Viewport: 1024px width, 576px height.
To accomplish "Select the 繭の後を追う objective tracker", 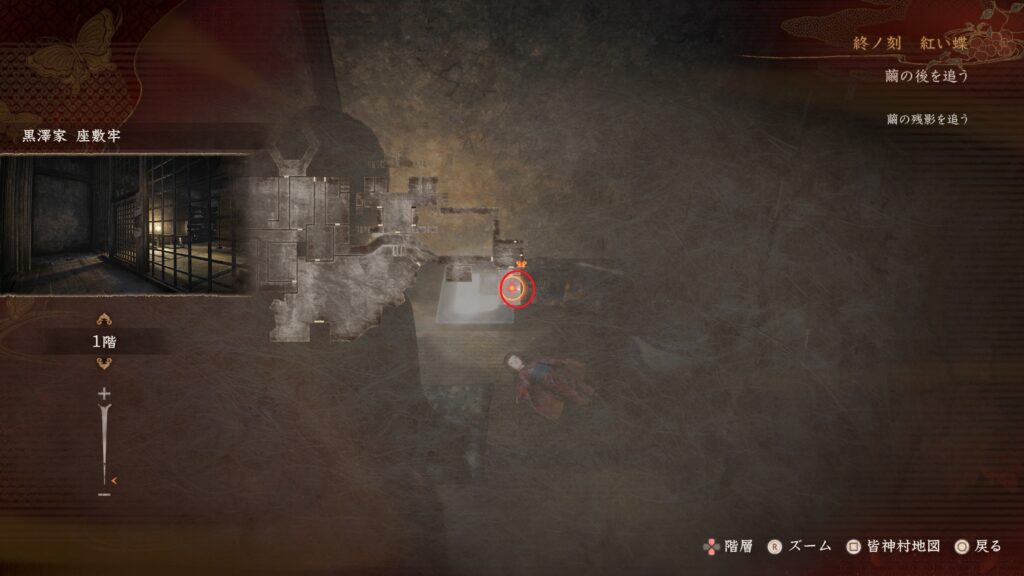I will (926, 75).
